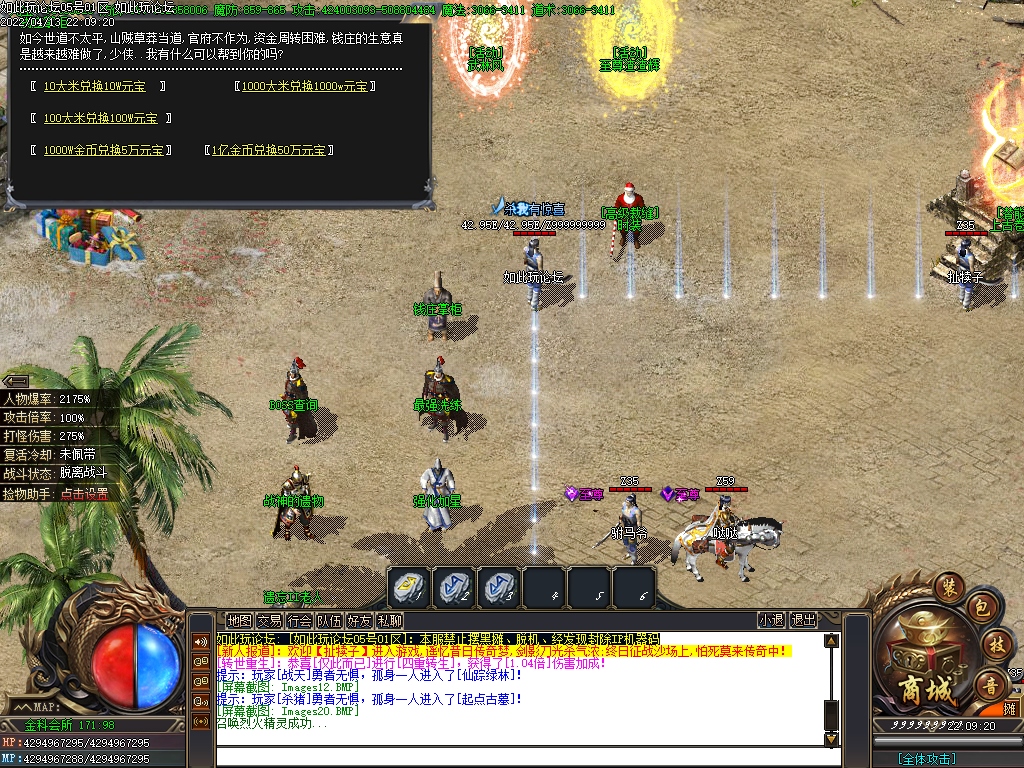This screenshot has width=1024, height=768.
Task: Open the 地图 map tab
Action: click(239, 621)
